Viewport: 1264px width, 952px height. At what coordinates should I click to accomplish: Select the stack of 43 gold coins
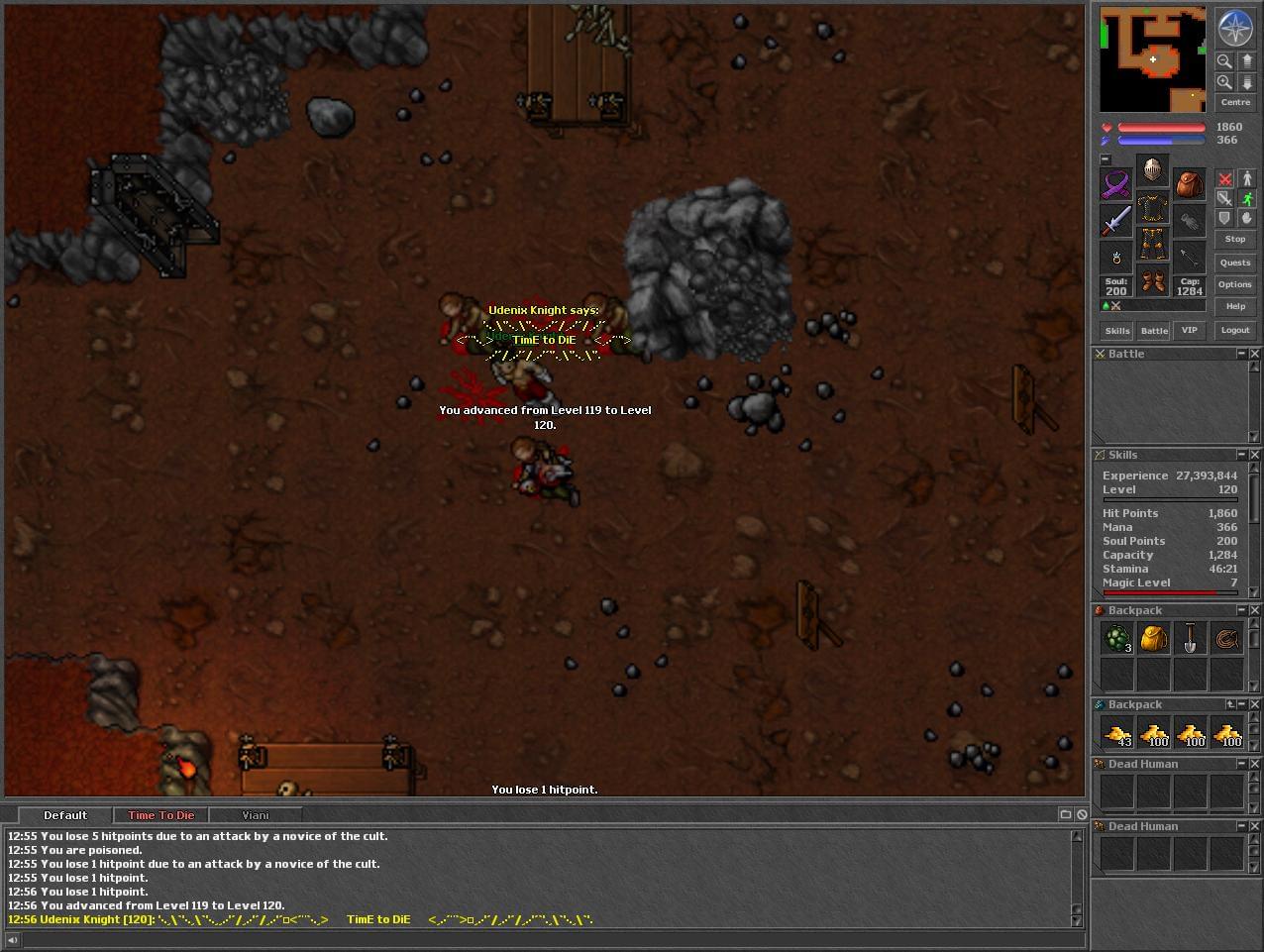point(1117,734)
